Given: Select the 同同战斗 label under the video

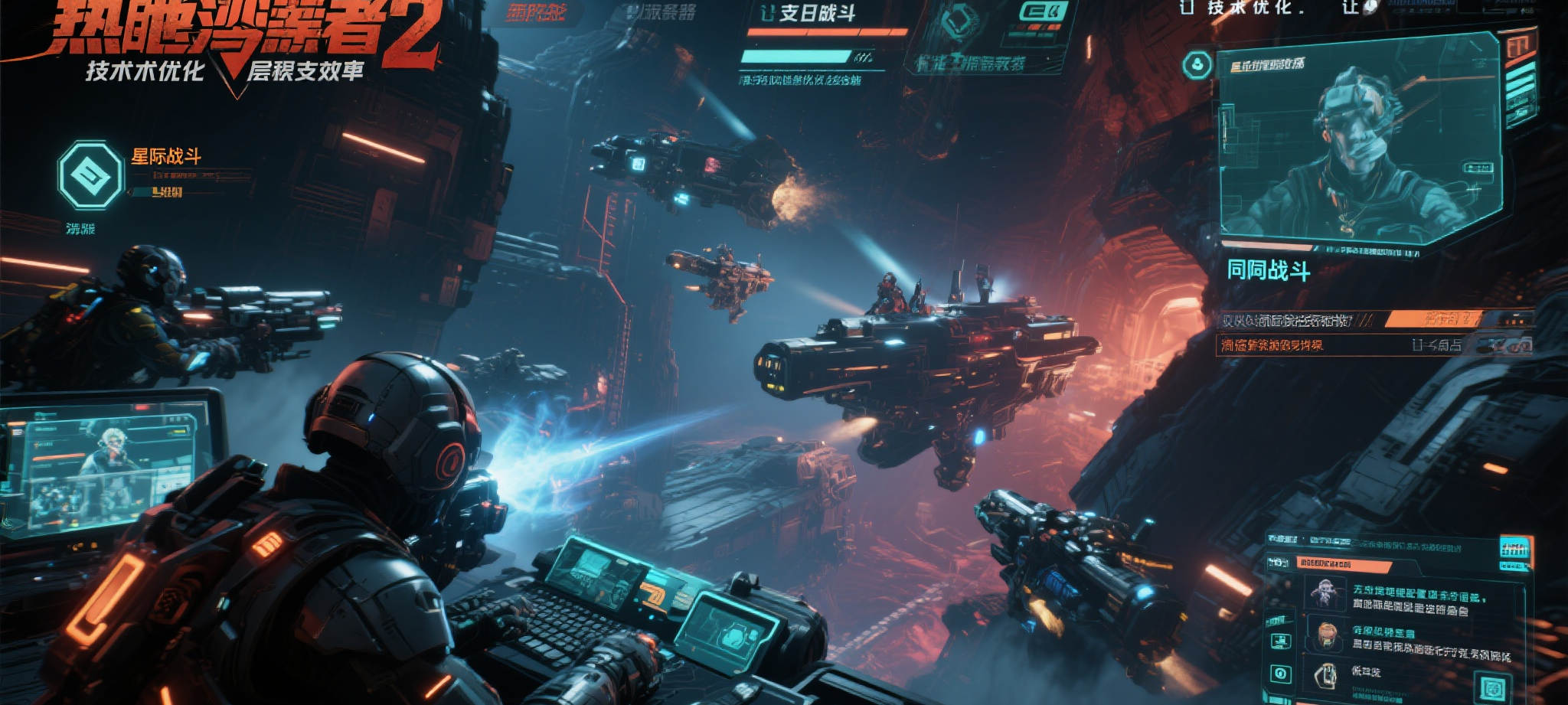Looking at the screenshot, I should click(1268, 270).
